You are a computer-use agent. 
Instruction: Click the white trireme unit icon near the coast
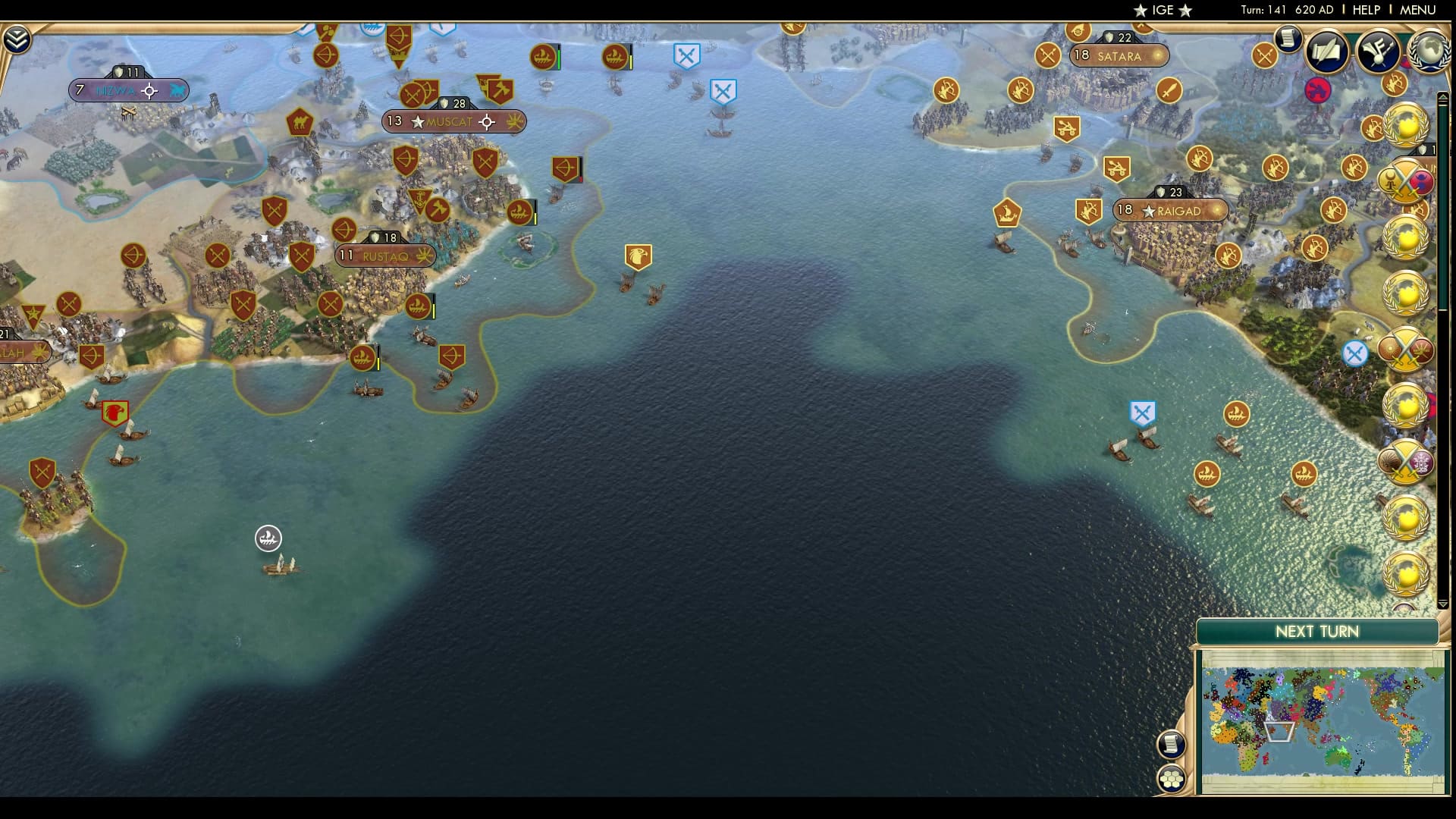tap(268, 538)
